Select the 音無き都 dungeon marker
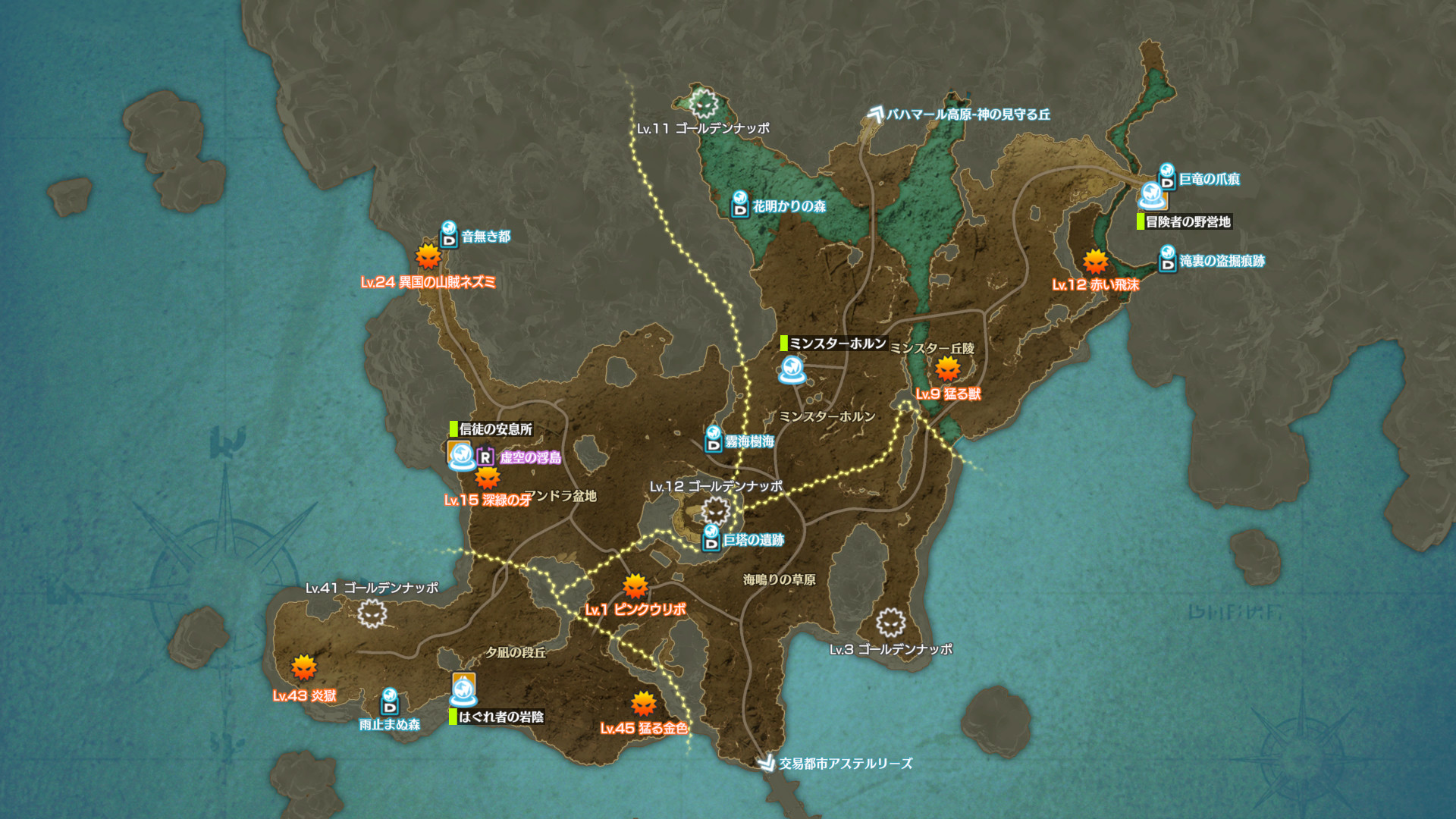The width and height of the screenshot is (1456, 819). pyautogui.click(x=449, y=235)
